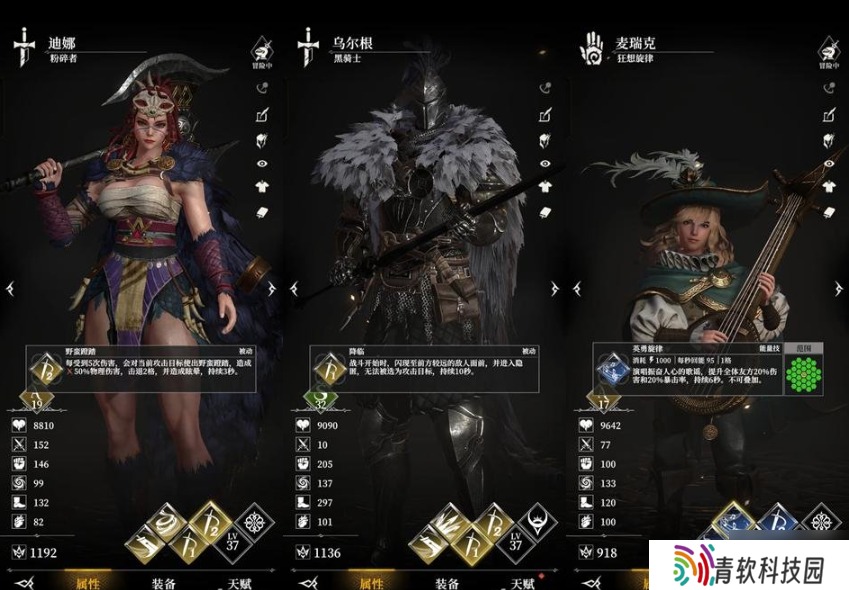Screen dimensions: 849x590
Task: Select Dina's 属性 attributes tab
Action: 88,583
